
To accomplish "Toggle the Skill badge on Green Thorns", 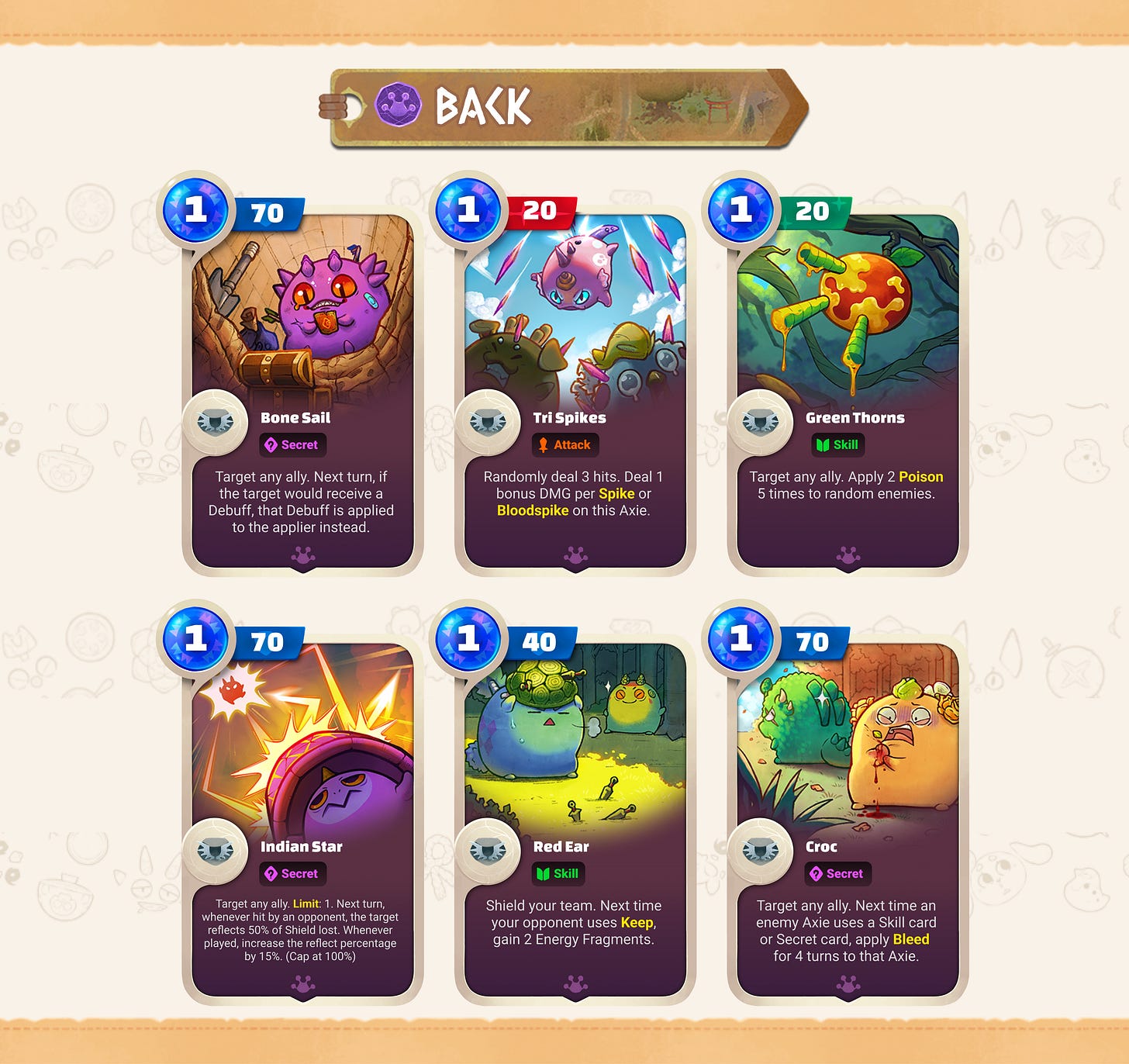I will tap(838, 445).
